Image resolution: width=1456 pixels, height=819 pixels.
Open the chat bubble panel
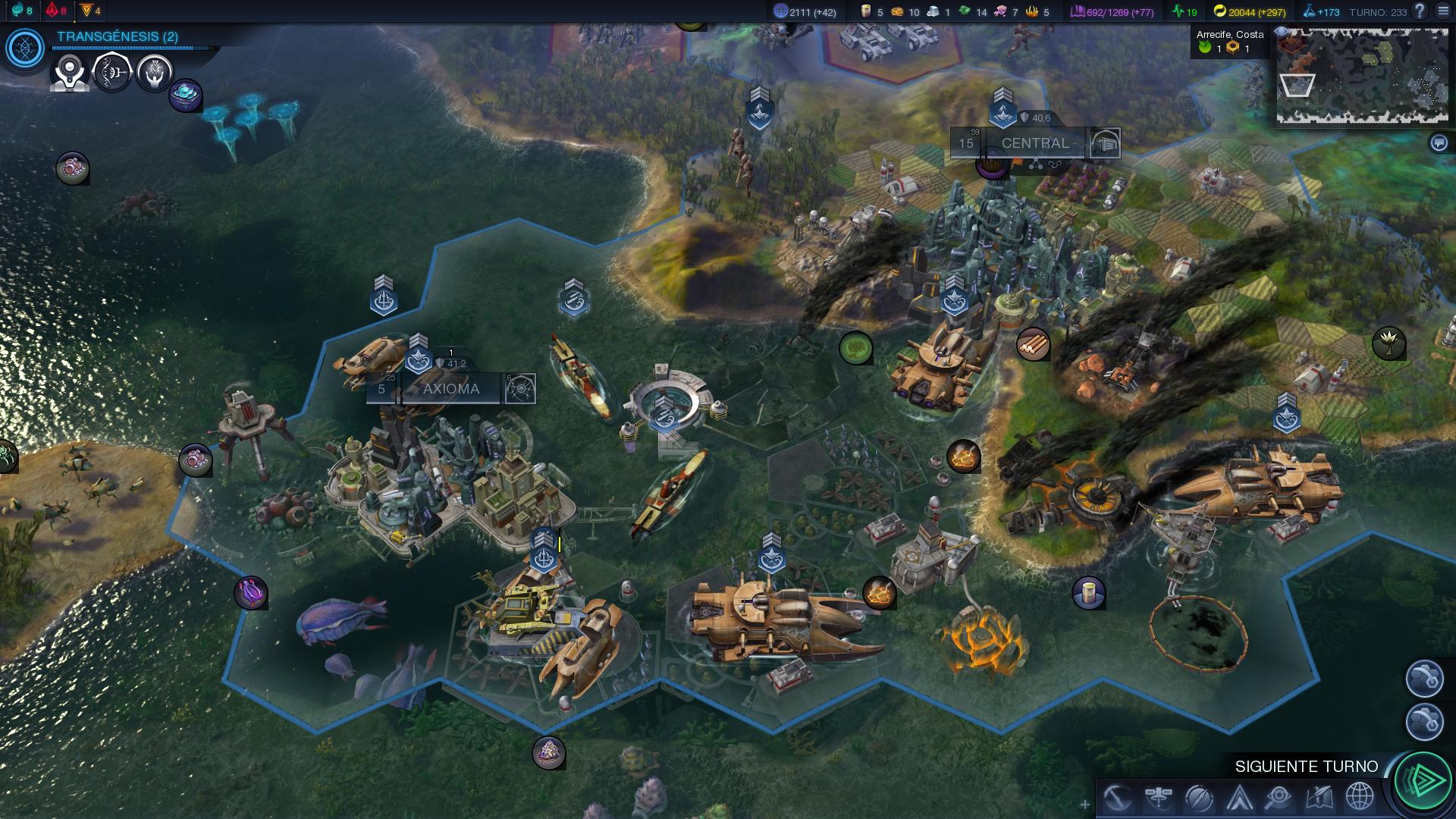coord(1439,143)
